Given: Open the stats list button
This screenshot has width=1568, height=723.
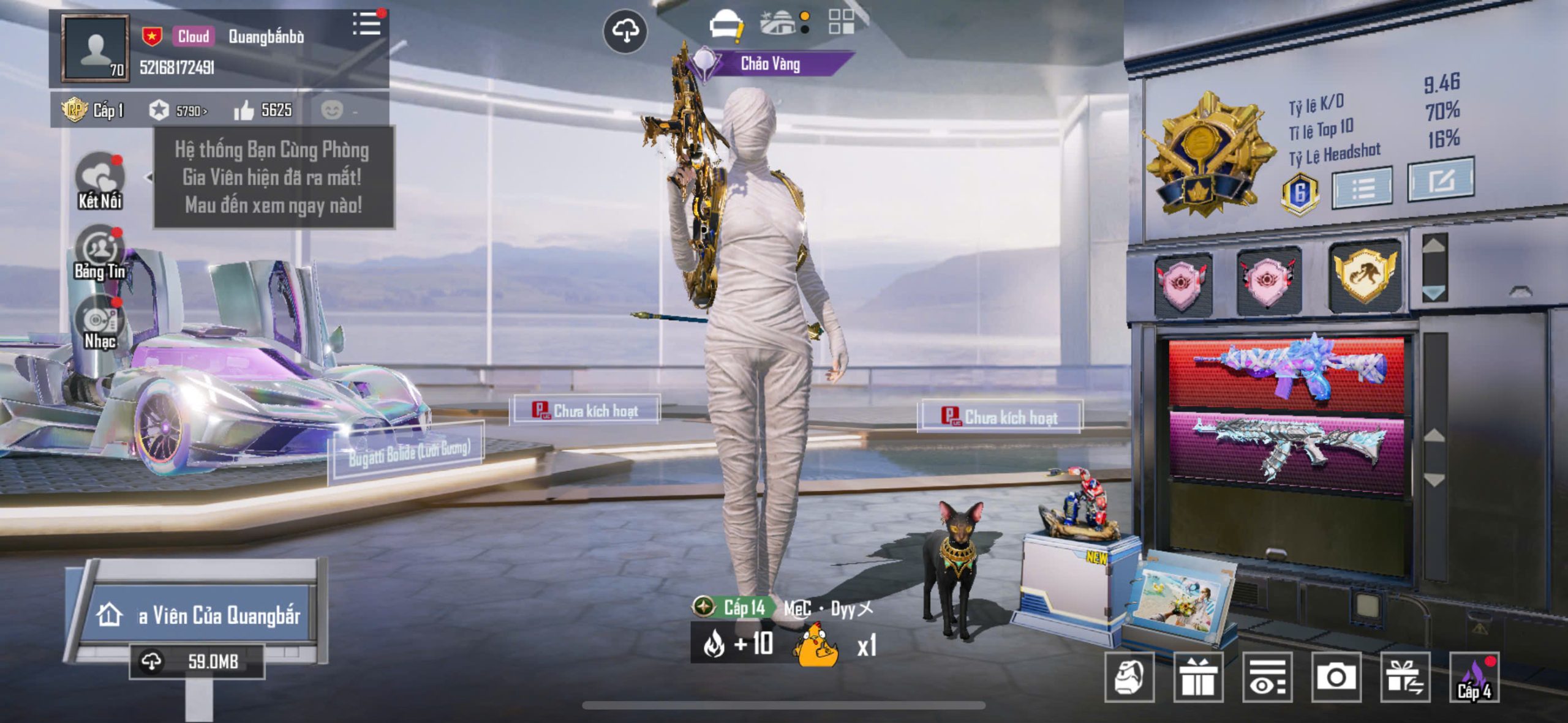Looking at the screenshot, I should click(1363, 187).
